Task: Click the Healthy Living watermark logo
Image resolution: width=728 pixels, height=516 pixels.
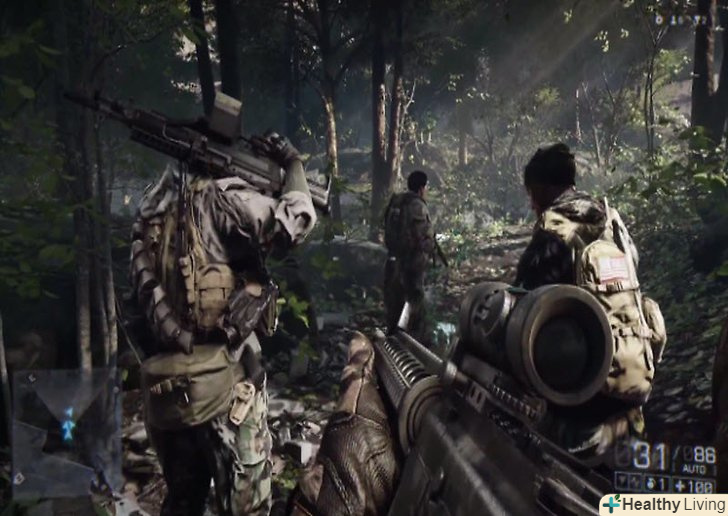Action: 663,504
